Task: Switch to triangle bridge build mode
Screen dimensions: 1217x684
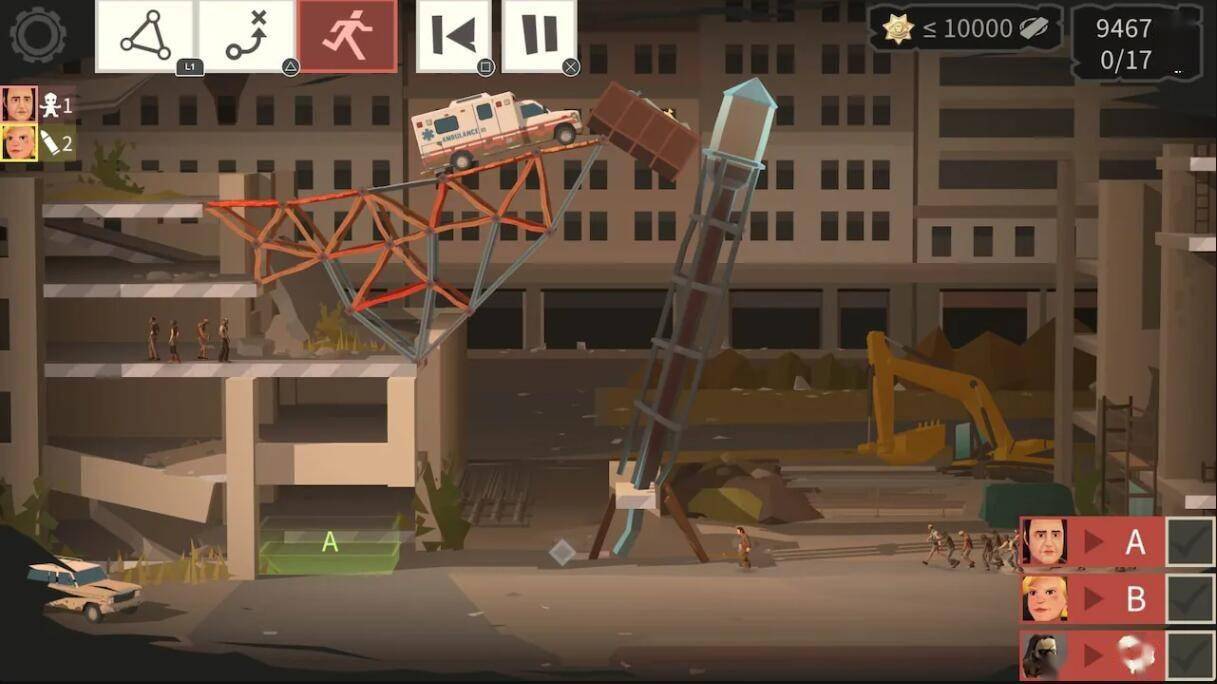Action: pyautogui.click(x=146, y=36)
